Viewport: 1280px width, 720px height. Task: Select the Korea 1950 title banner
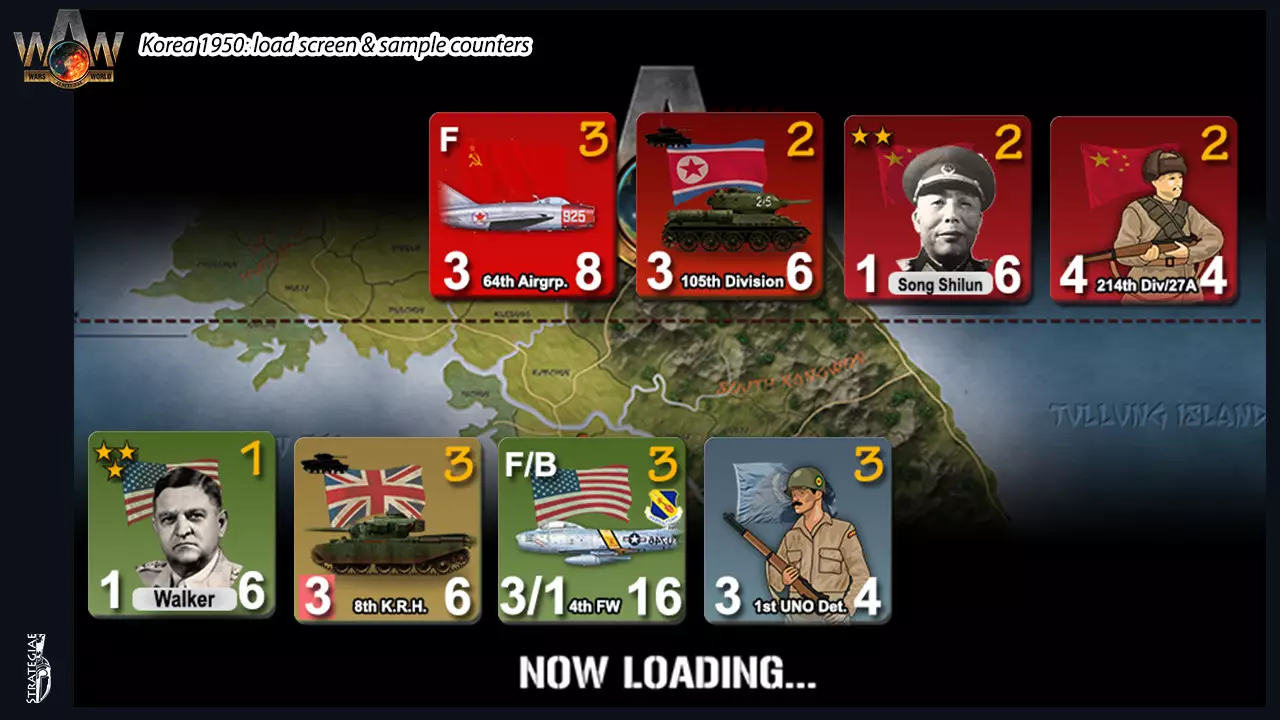(335, 45)
